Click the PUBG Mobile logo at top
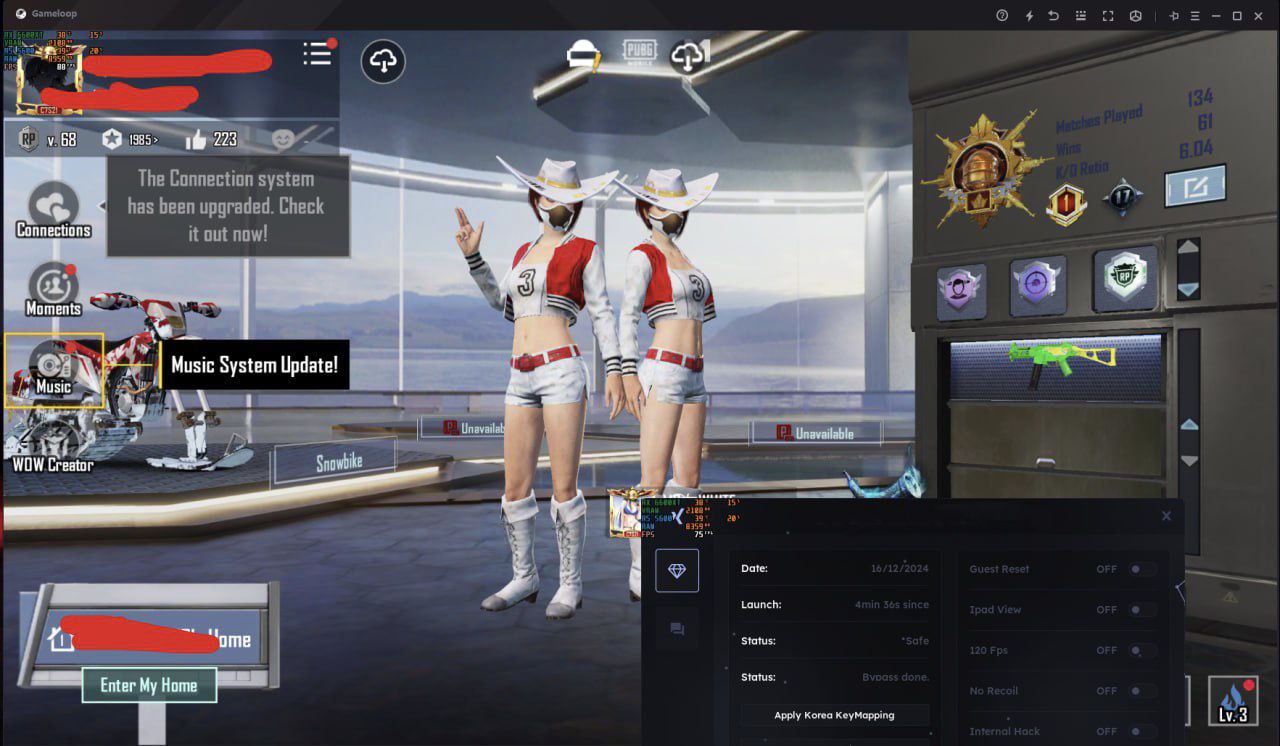 click(639, 52)
